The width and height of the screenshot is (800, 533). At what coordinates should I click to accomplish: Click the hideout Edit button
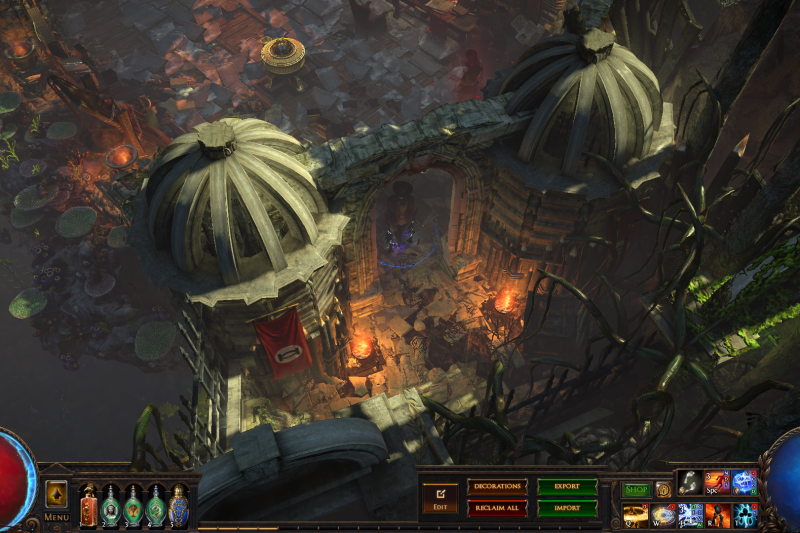pyautogui.click(x=440, y=496)
